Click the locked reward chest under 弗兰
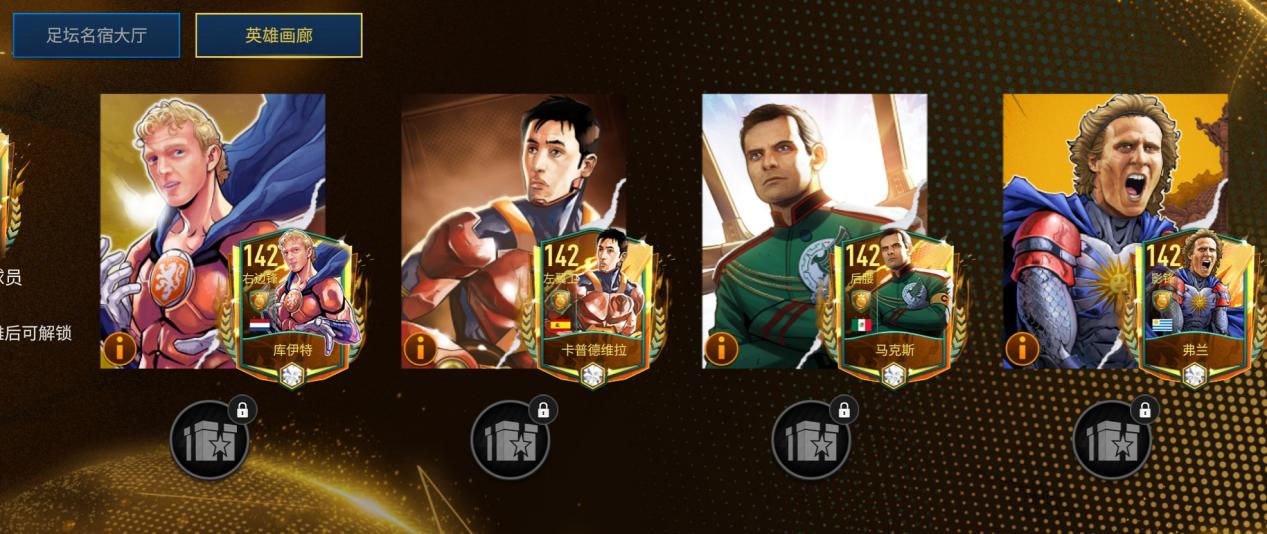This screenshot has width=1267, height=534. point(1112,440)
